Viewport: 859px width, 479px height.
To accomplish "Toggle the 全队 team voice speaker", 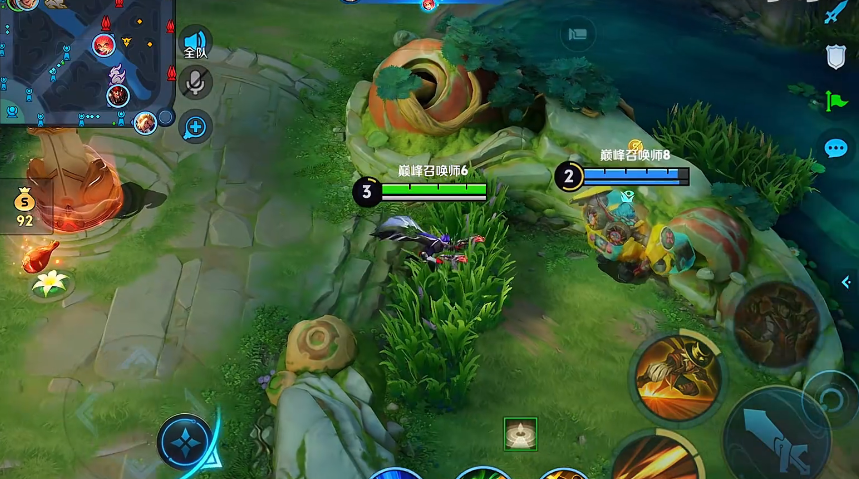I will tap(195, 44).
